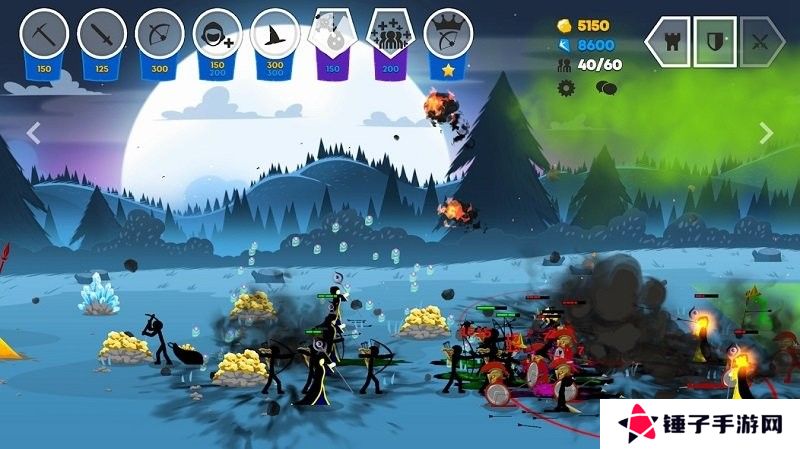The width and height of the screenshot is (800, 449).
Task: Command army to attack with crossed swords
Action: [x=762, y=42]
